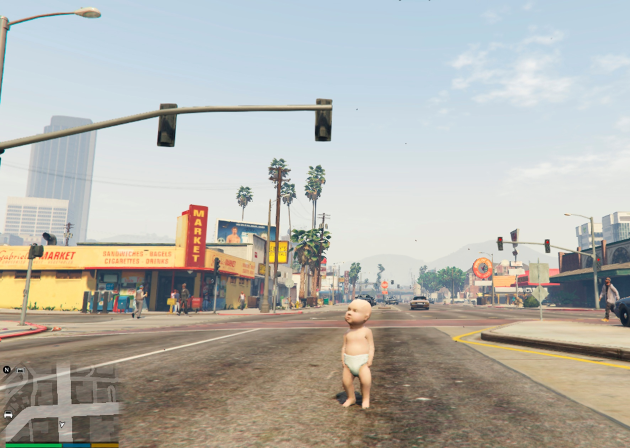Select the white car blip on minimap
Screen dimensions: 630x448
[x=9, y=415]
